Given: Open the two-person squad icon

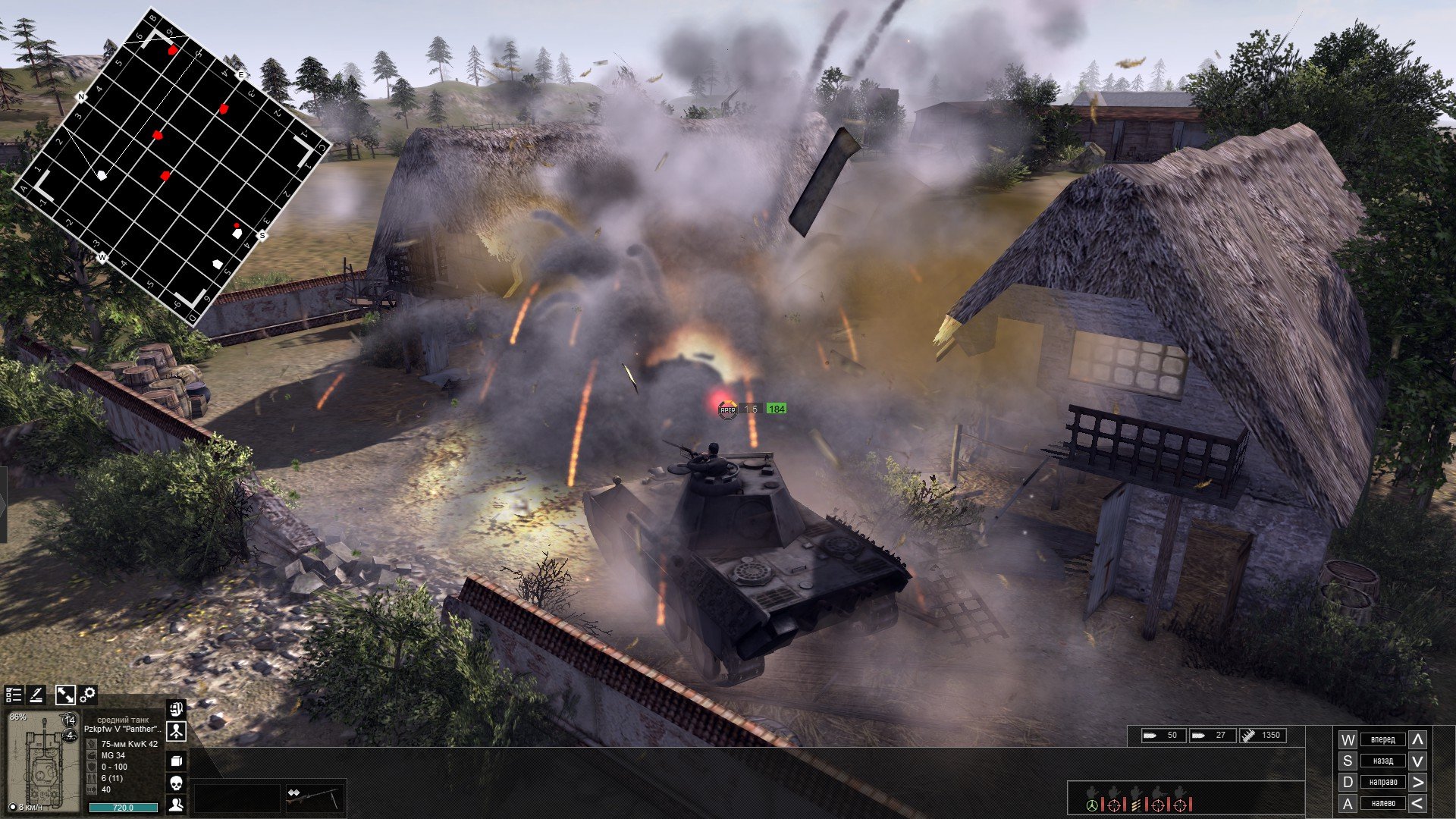Looking at the screenshot, I should click(x=176, y=805).
